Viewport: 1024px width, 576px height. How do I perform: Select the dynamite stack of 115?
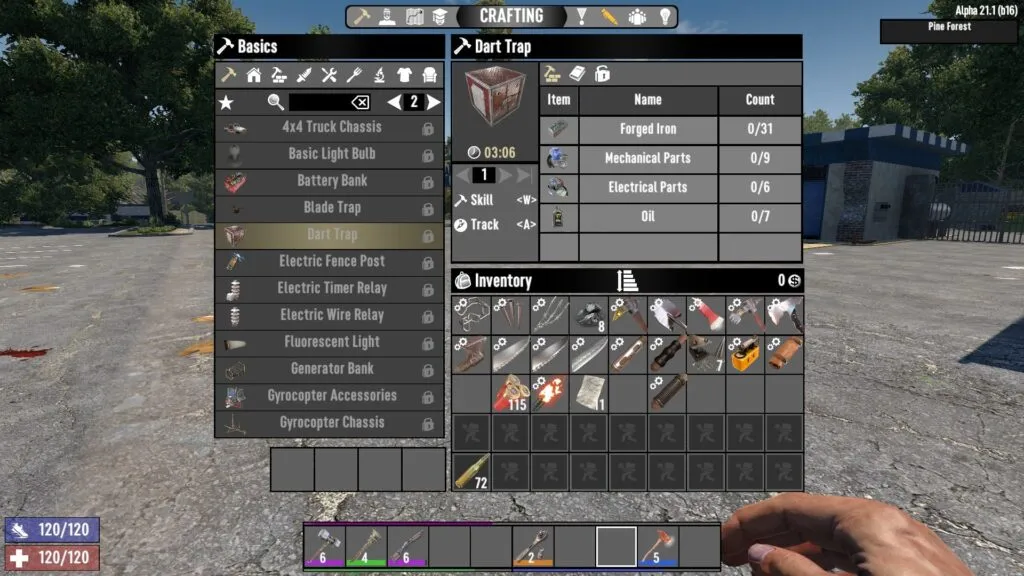click(510, 394)
